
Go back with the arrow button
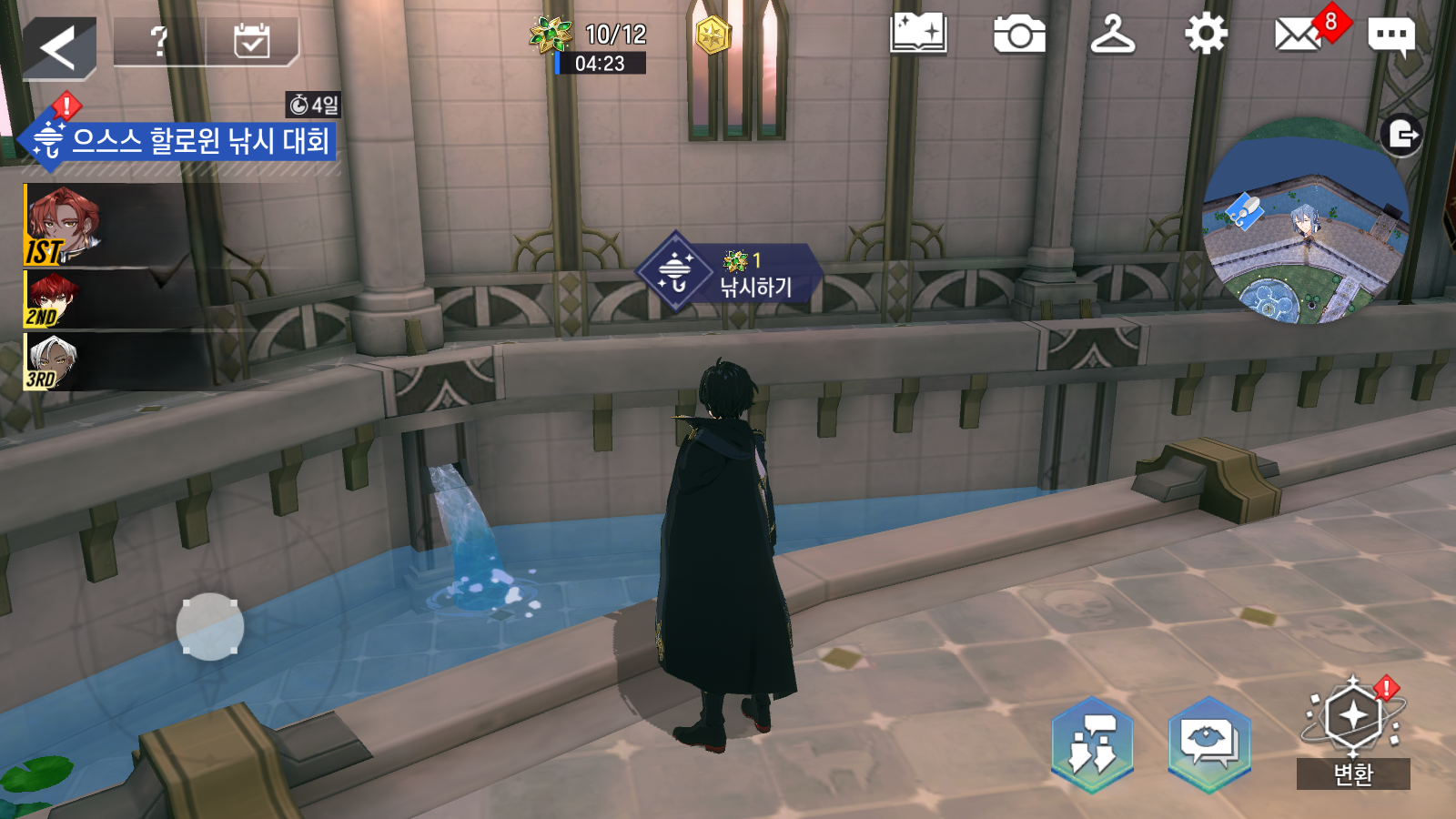pos(59,47)
